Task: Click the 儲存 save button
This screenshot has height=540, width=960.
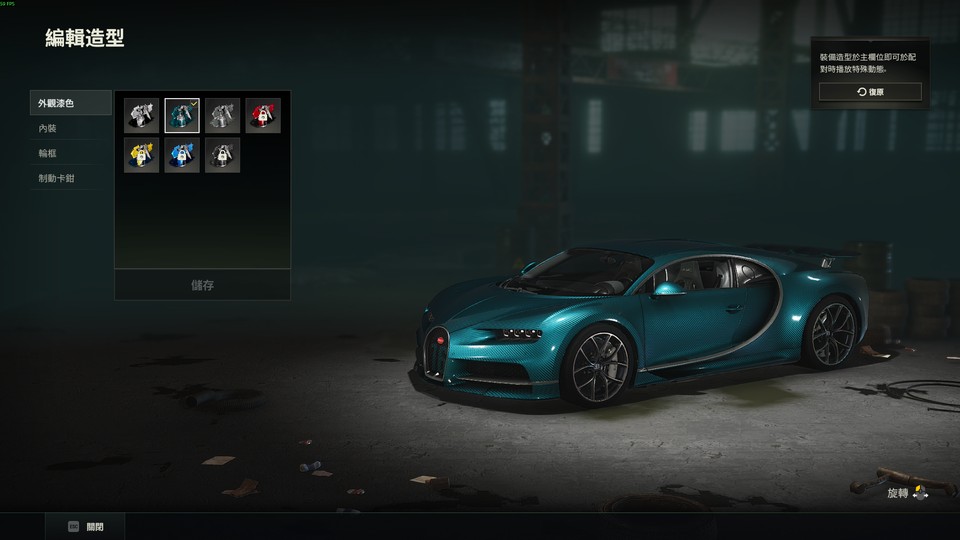Action: tap(202, 285)
